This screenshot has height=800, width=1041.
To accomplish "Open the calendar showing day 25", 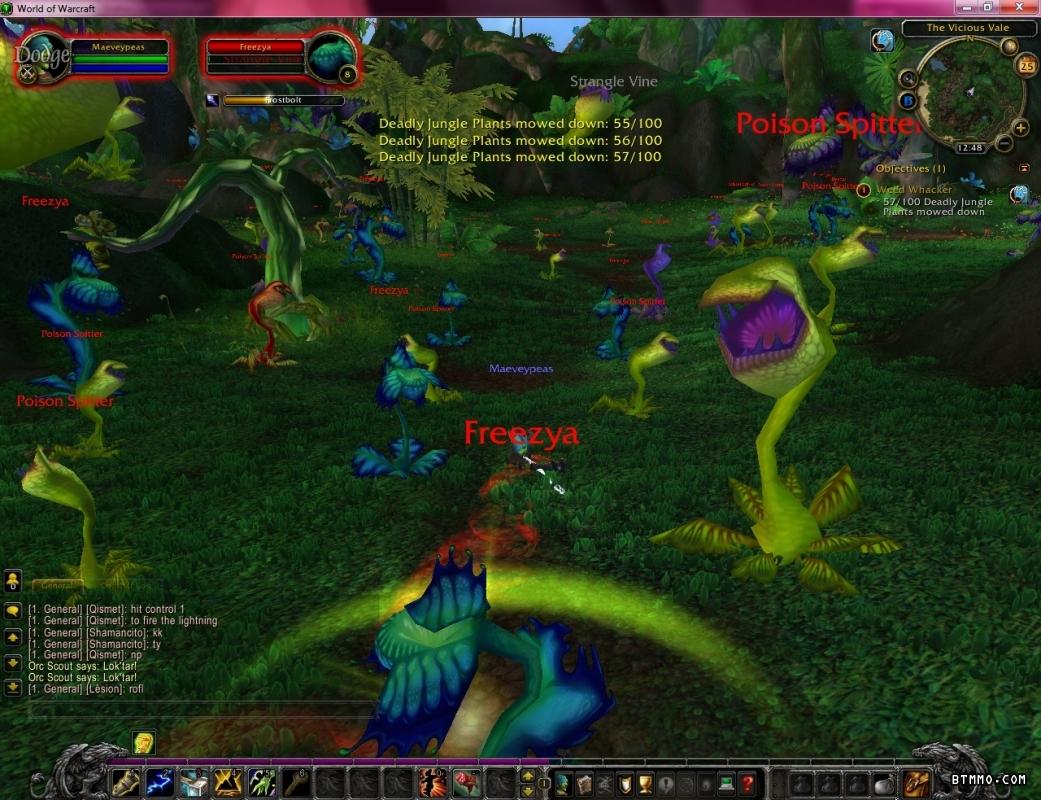I will click(x=1026, y=66).
